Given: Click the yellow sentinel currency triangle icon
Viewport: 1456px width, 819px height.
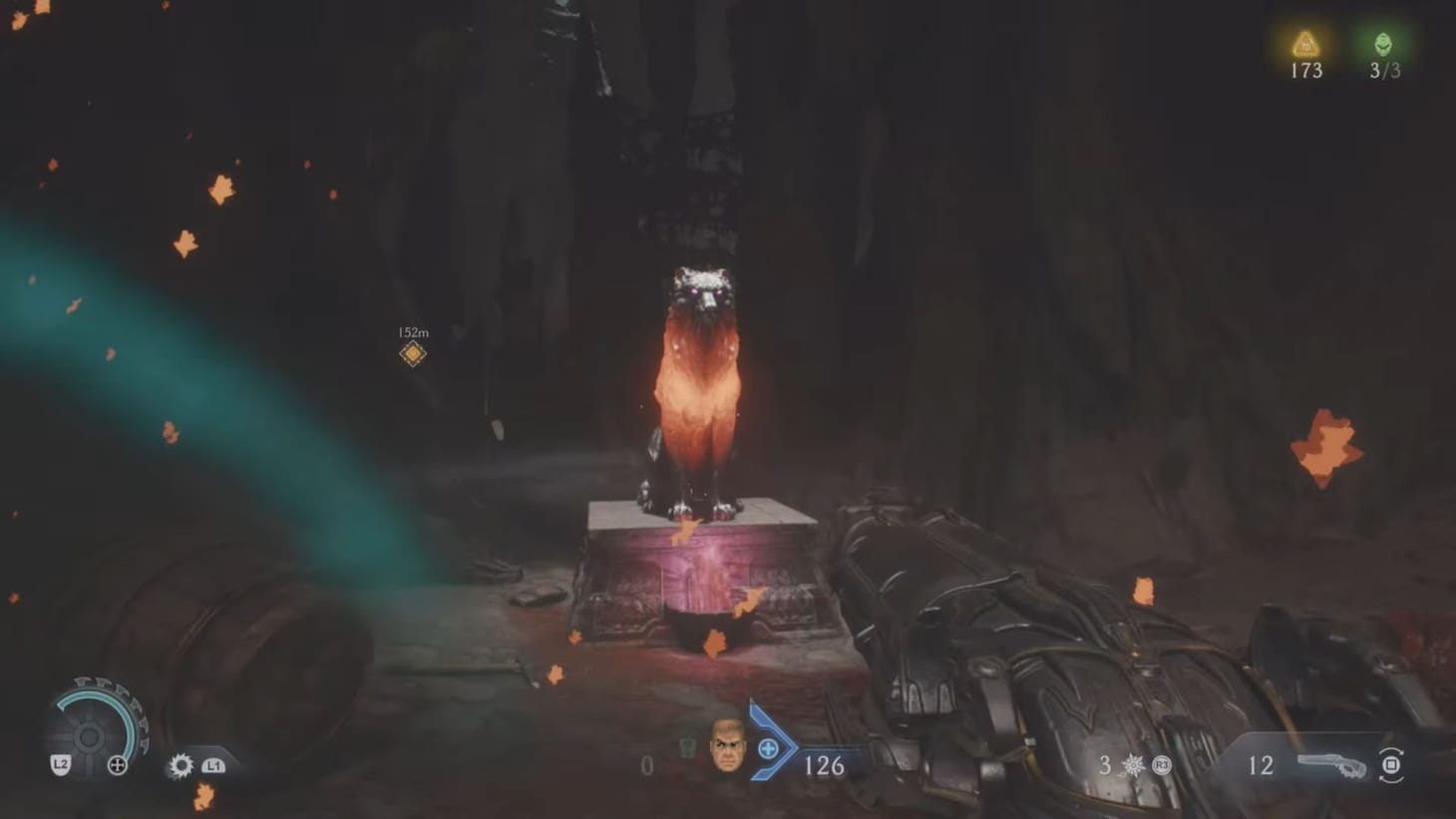Looking at the screenshot, I should tap(1303, 45).
